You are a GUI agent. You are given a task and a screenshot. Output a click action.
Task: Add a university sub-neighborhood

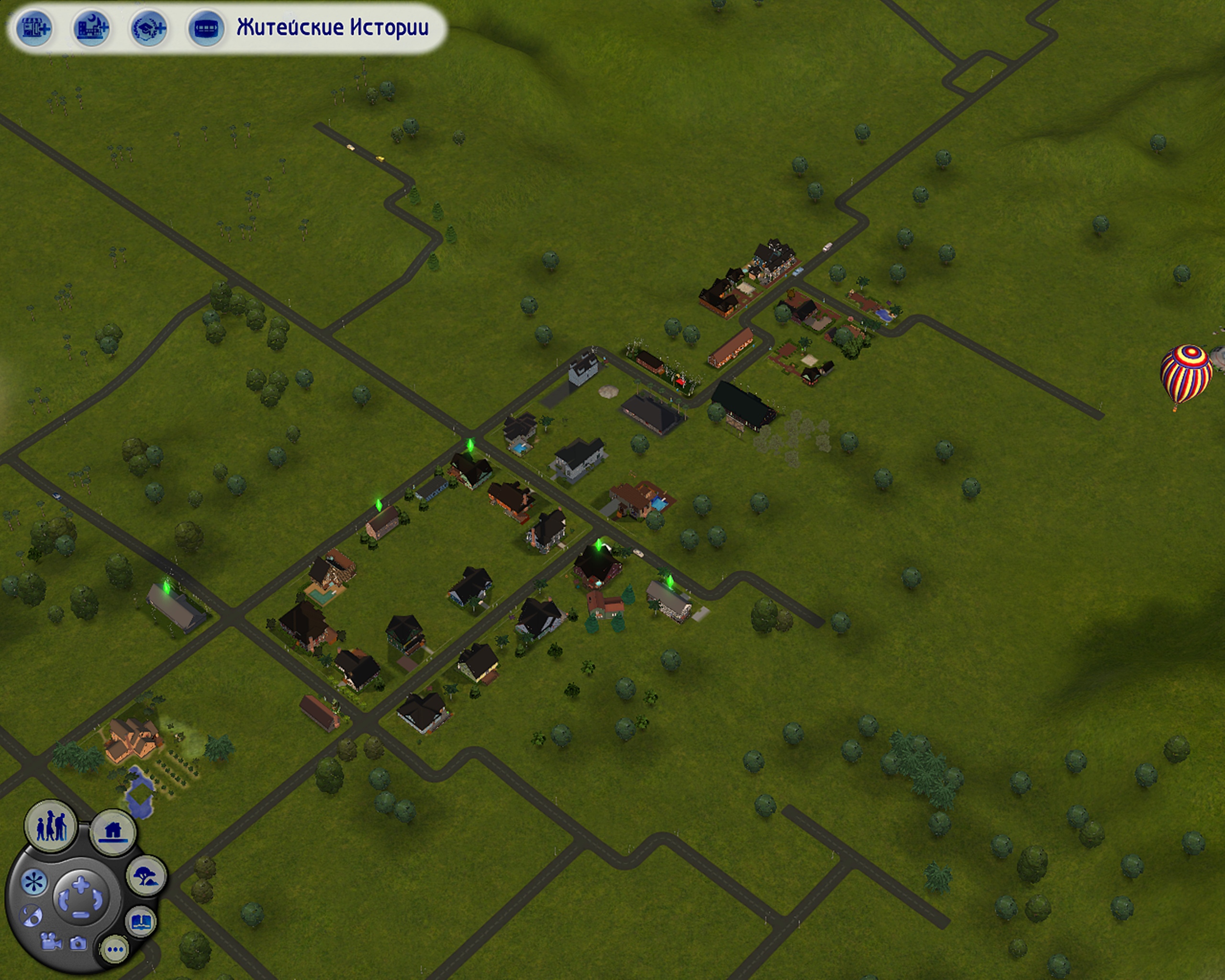click(x=149, y=28)
